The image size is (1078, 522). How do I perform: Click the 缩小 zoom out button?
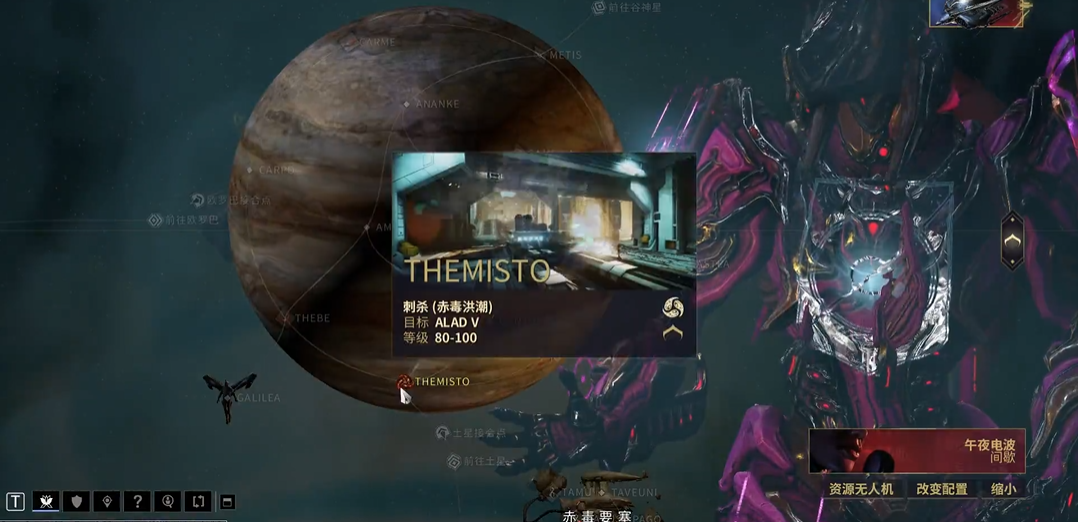(x=1003, y=489)
